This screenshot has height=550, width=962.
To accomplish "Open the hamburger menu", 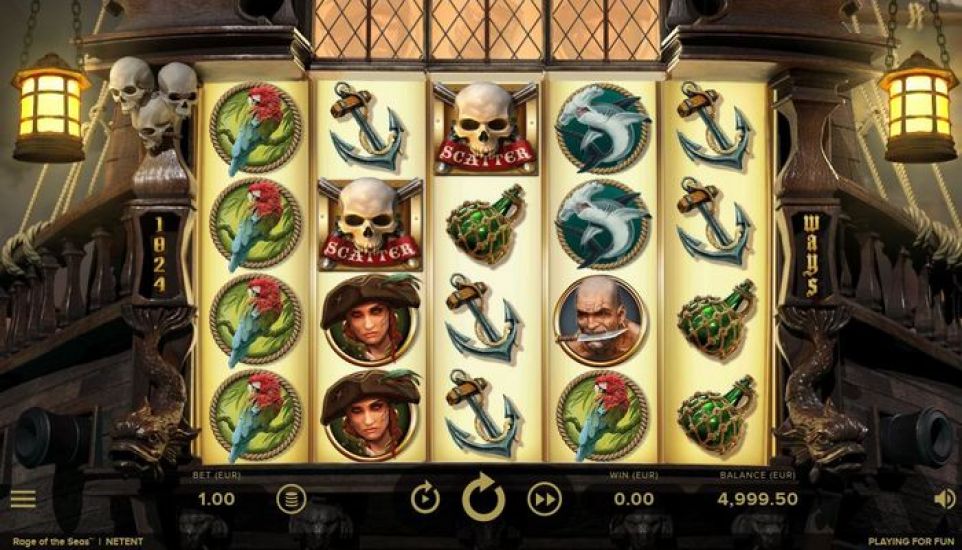I will 22,498.
